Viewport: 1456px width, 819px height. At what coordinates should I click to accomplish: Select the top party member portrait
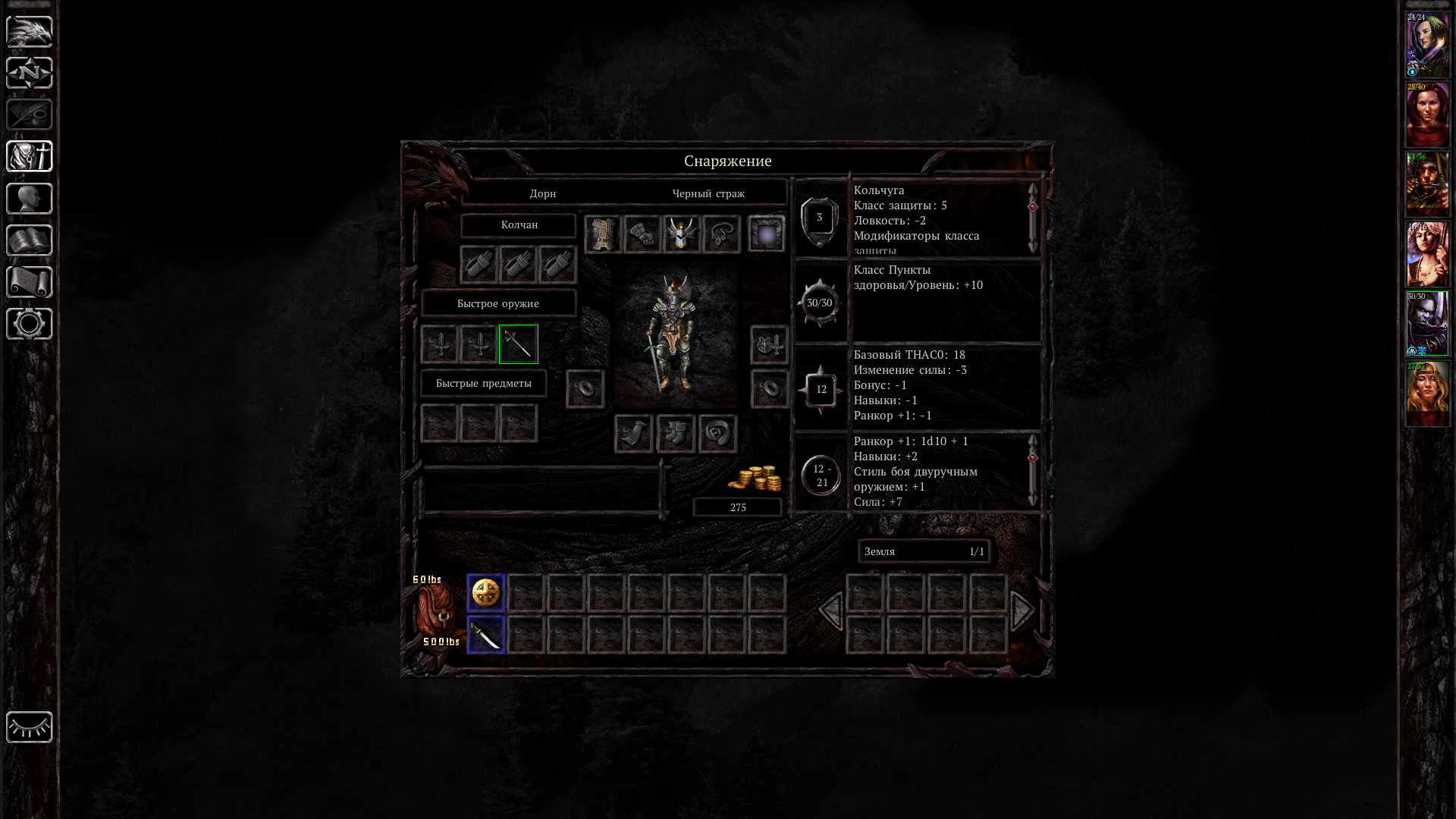[x=1428, y=45]
